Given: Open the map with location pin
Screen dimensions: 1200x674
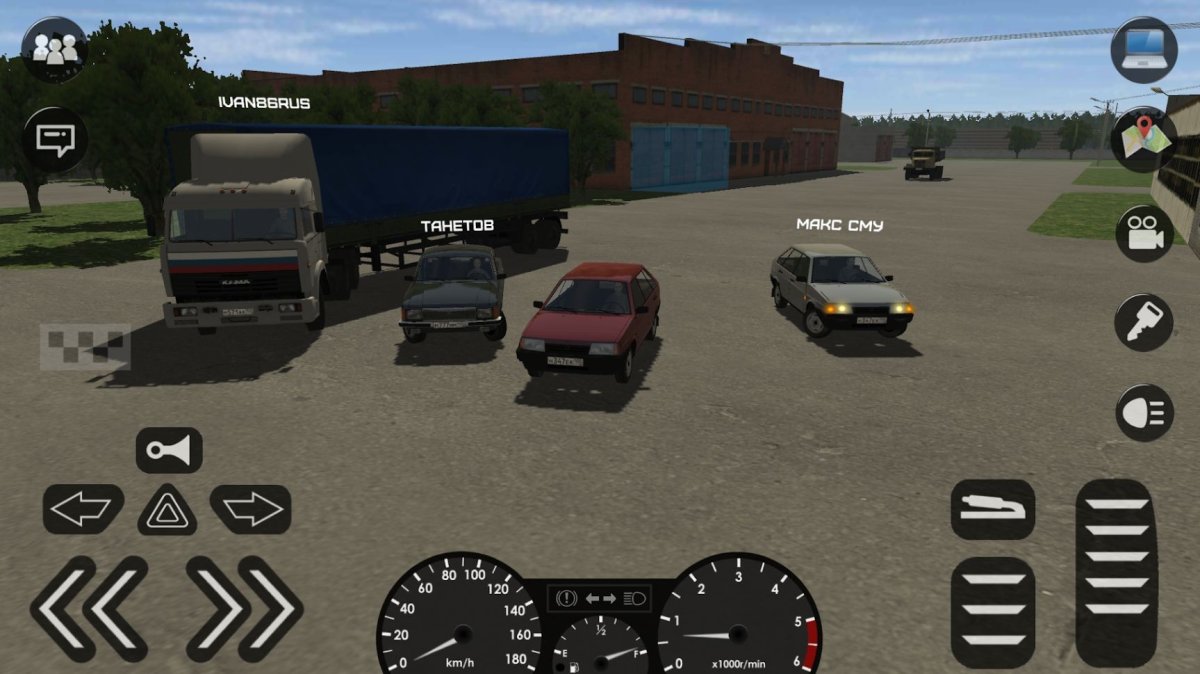Looking at the screenshot, I should click(x=1143, y=139).
